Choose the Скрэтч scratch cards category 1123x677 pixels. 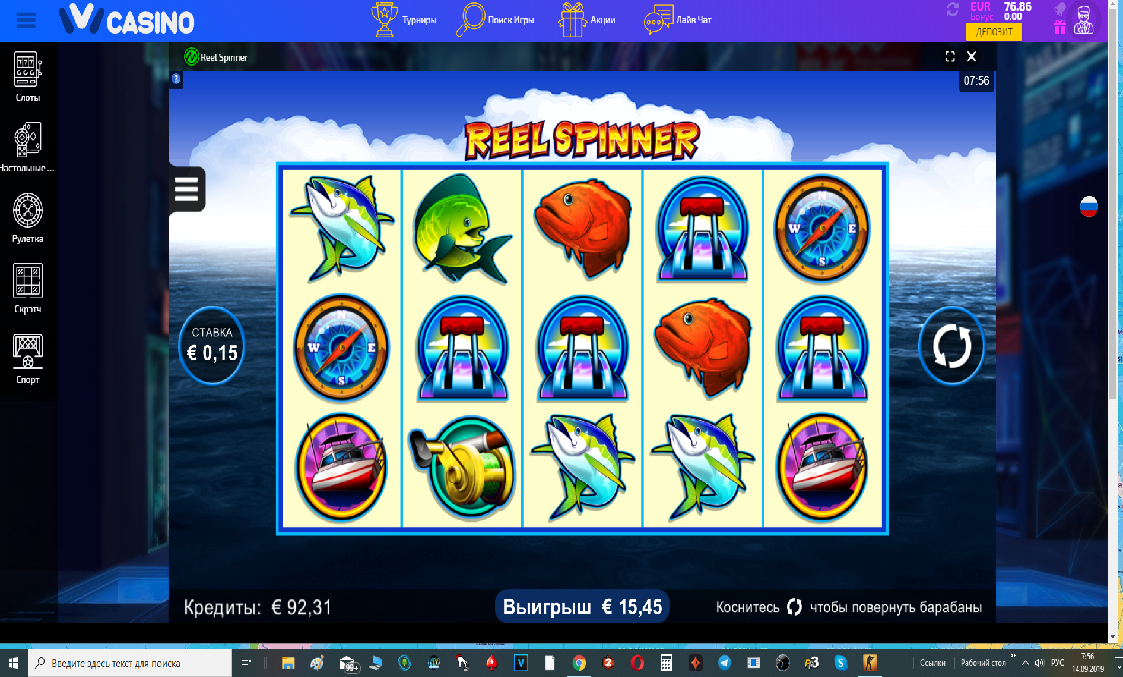pos(28,288)
